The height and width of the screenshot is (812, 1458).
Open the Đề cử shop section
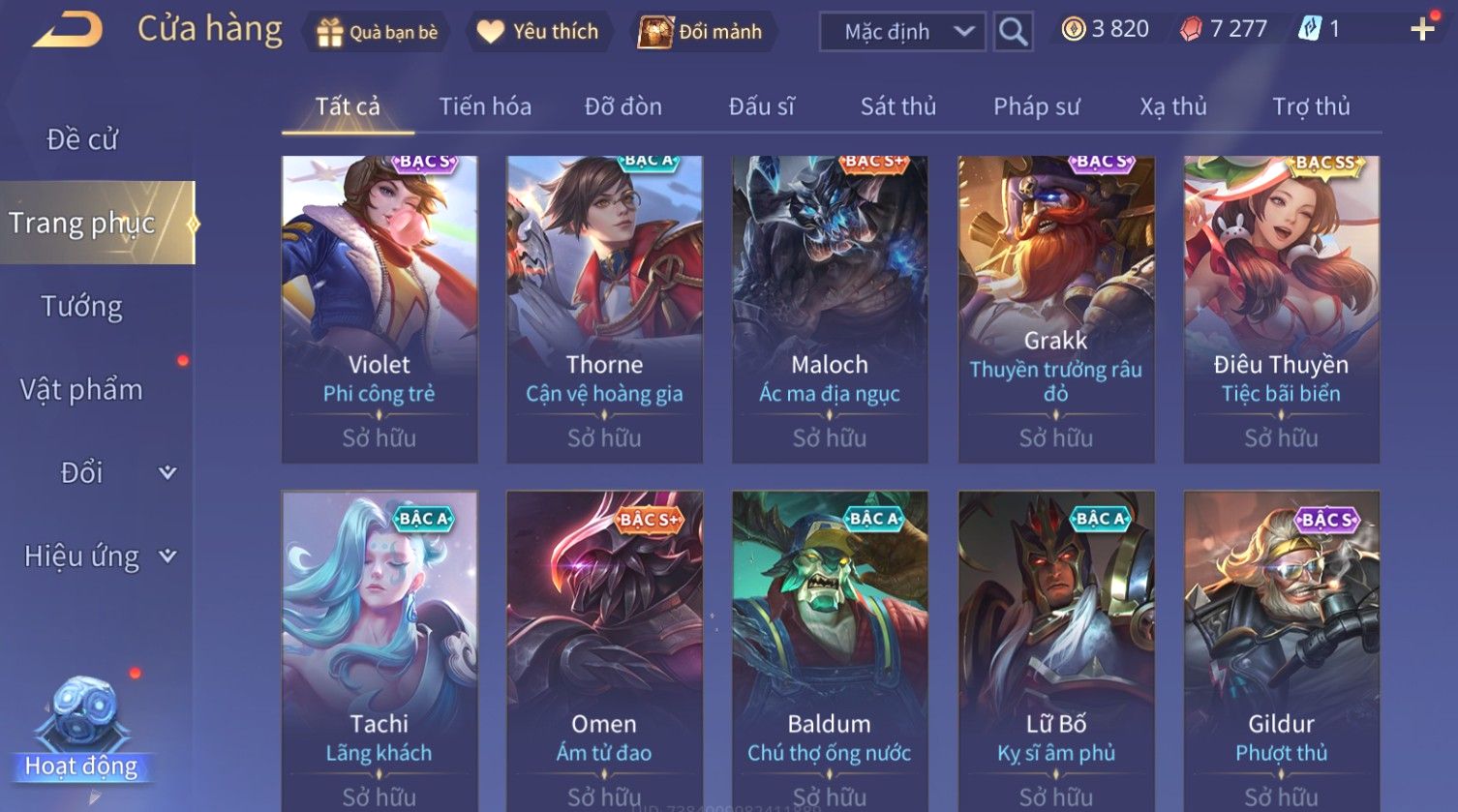(82, 139)
